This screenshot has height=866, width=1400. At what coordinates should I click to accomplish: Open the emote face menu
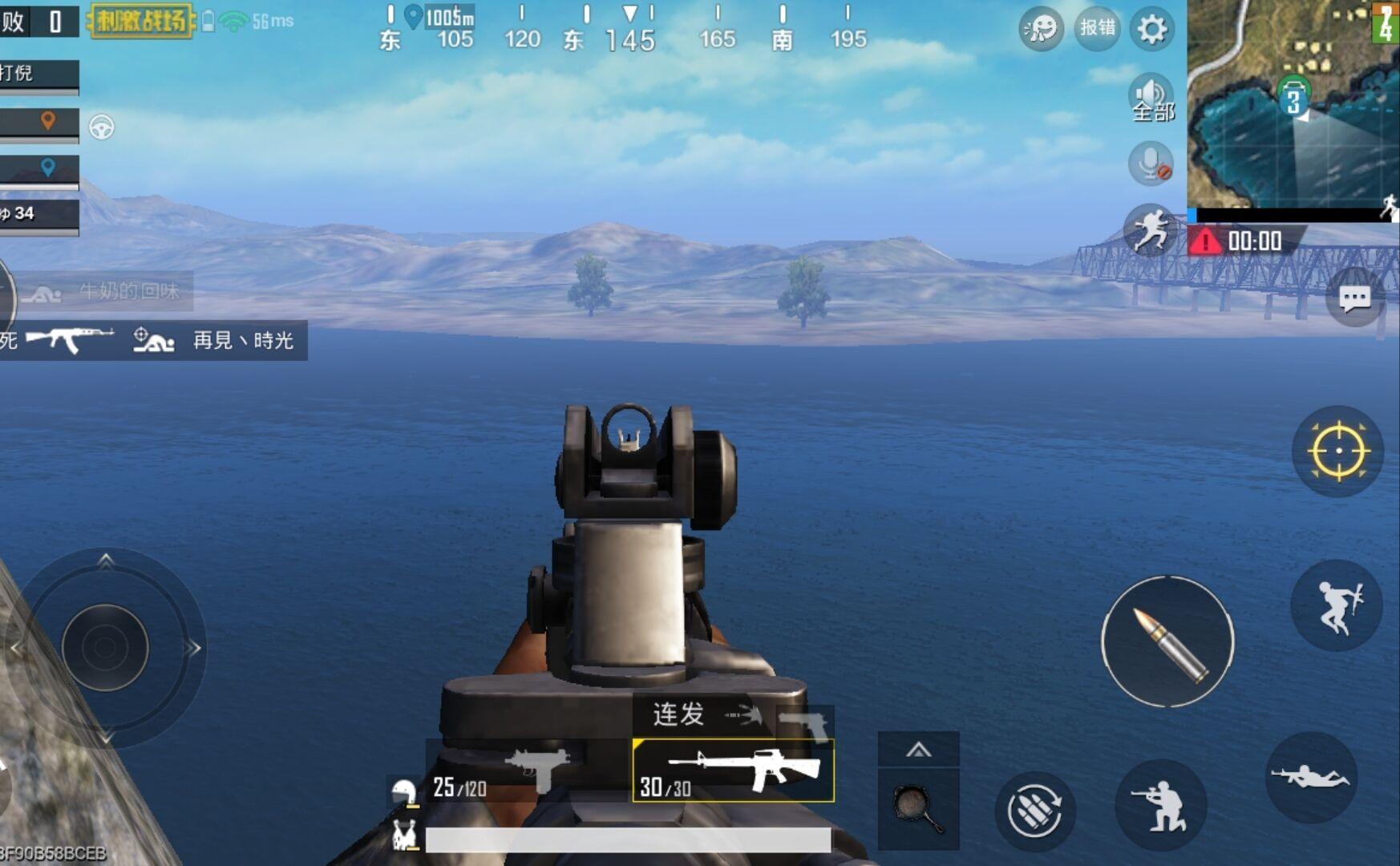pos(1041,30)
